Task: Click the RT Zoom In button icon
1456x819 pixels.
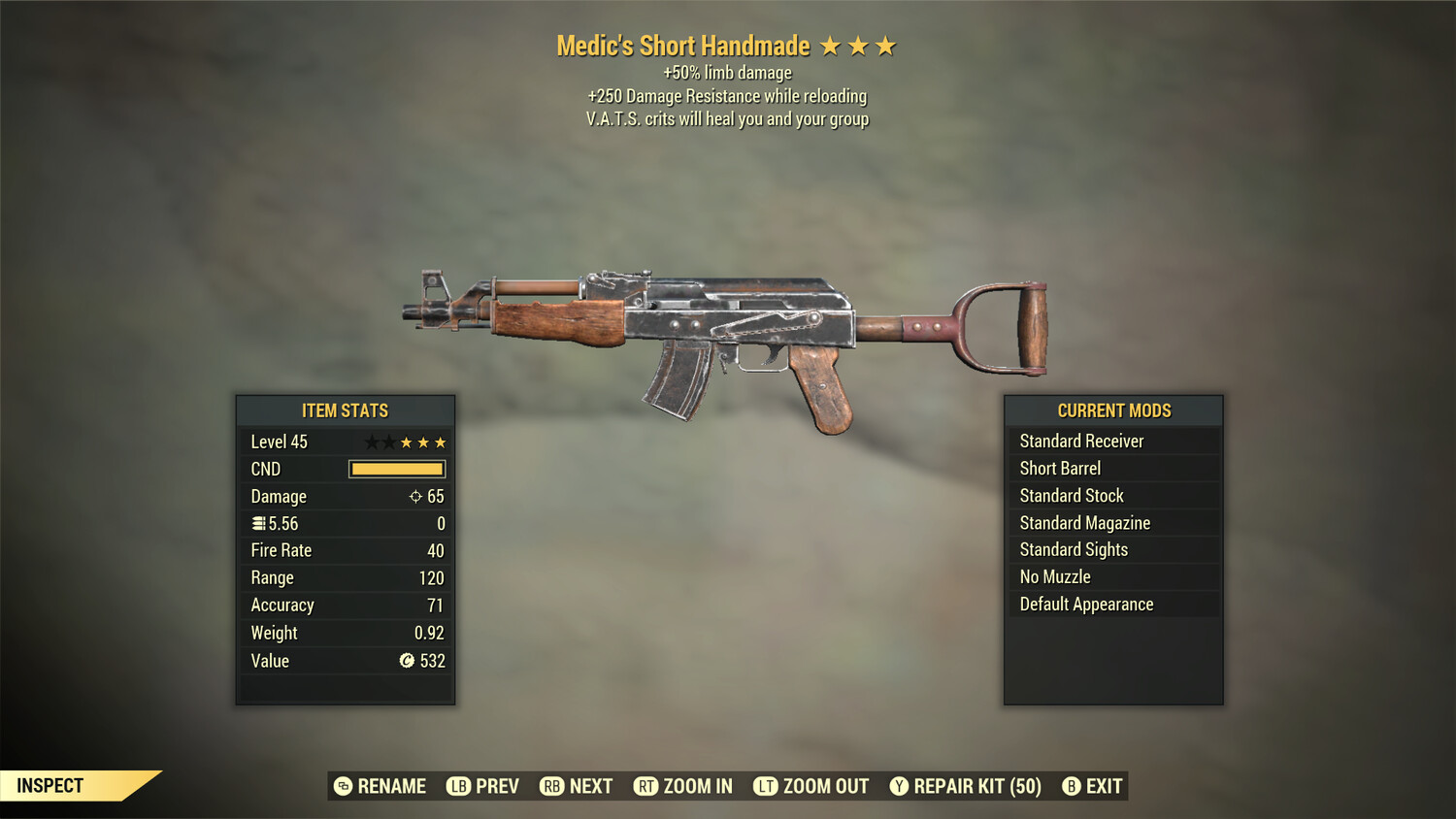Action: [x=645, y=786]
